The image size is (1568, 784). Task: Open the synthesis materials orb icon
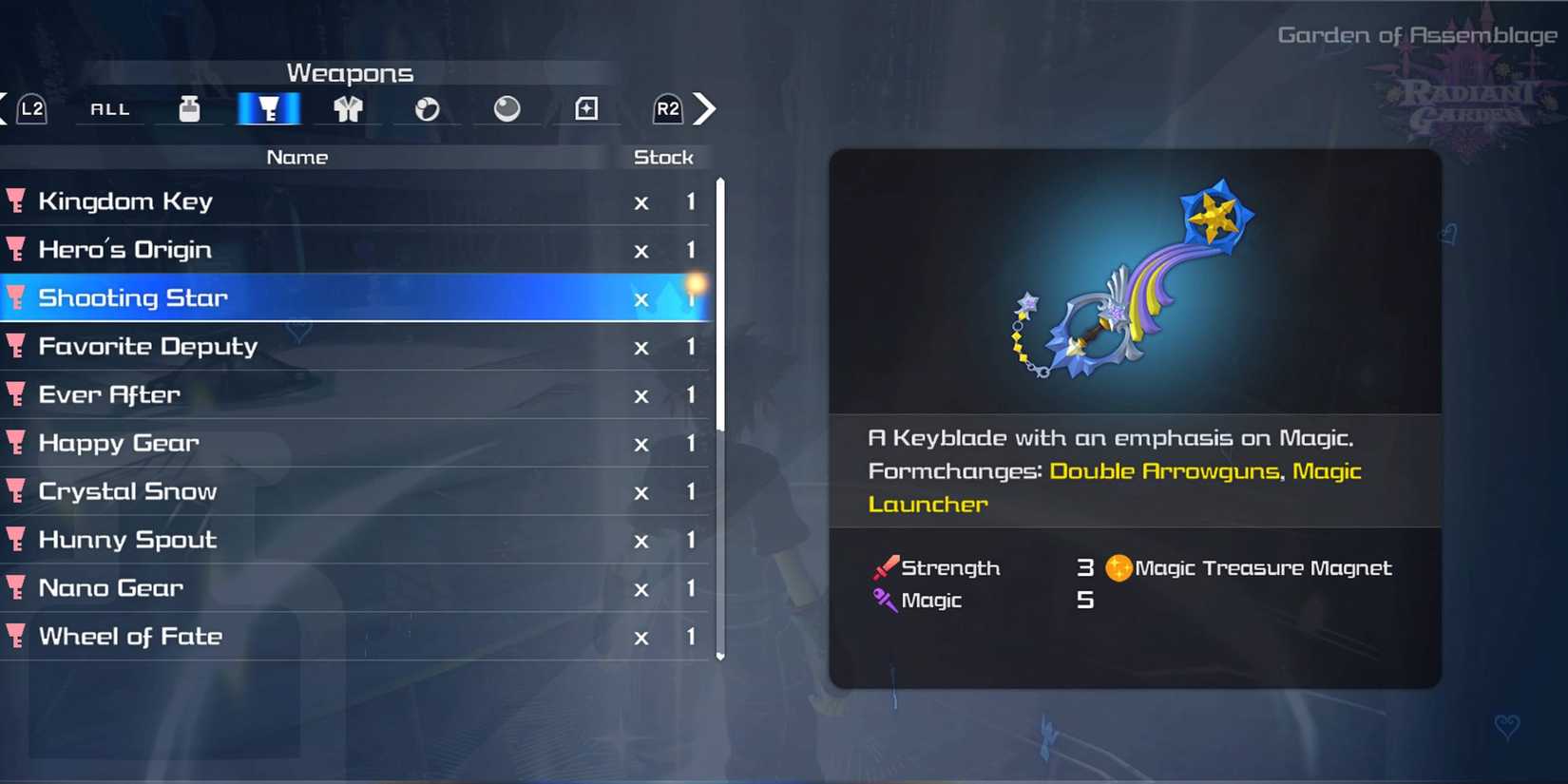[x=507, y=108]
